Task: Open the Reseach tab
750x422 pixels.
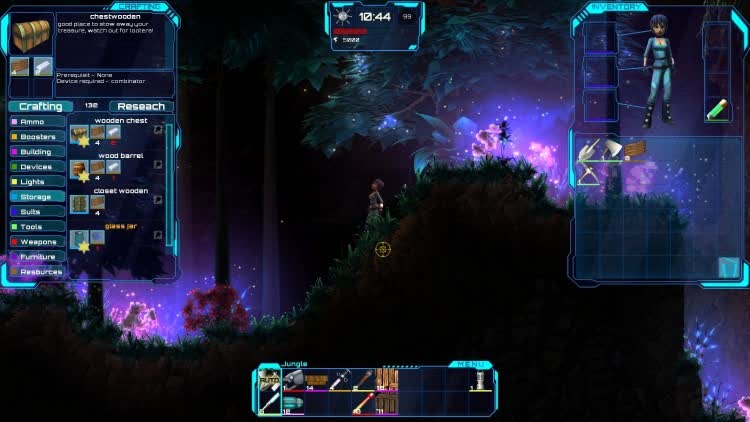Action: (140, 106)
